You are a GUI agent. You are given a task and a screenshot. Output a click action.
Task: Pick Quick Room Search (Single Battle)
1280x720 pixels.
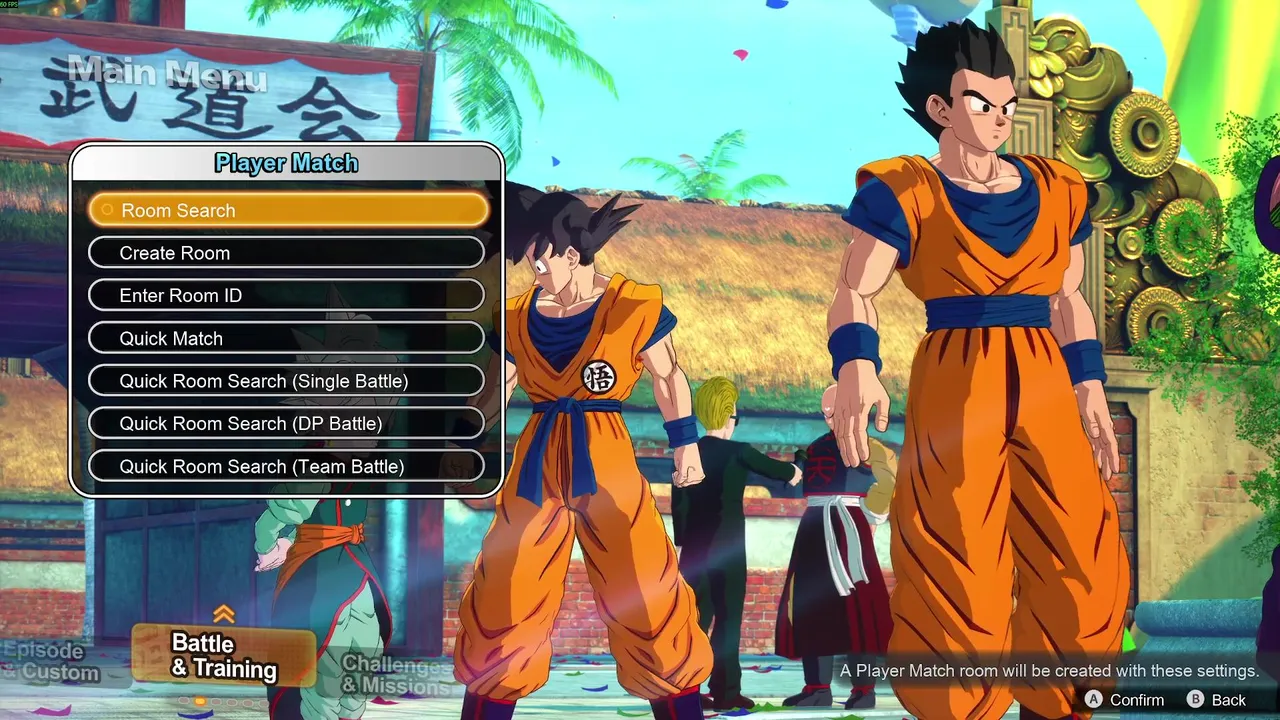(286, 381)
